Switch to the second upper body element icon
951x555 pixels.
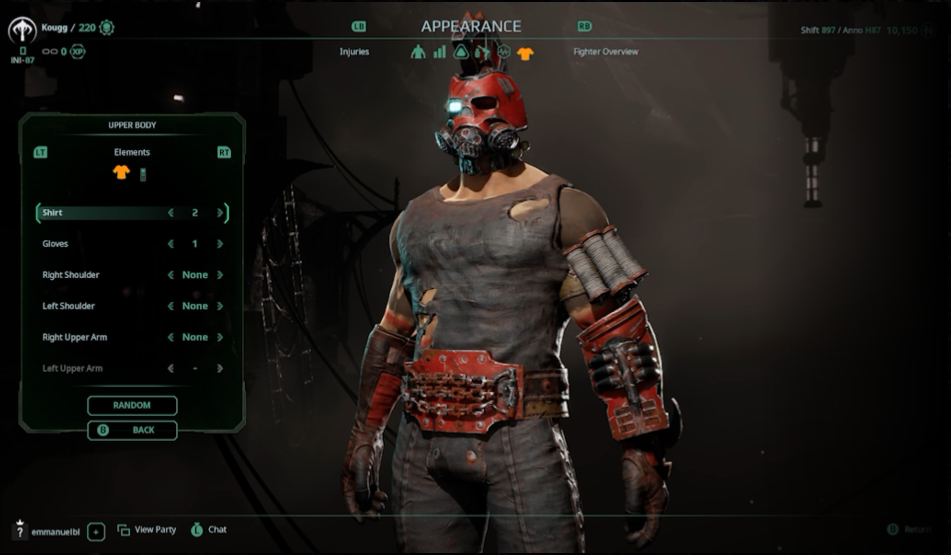click(142, 174)
